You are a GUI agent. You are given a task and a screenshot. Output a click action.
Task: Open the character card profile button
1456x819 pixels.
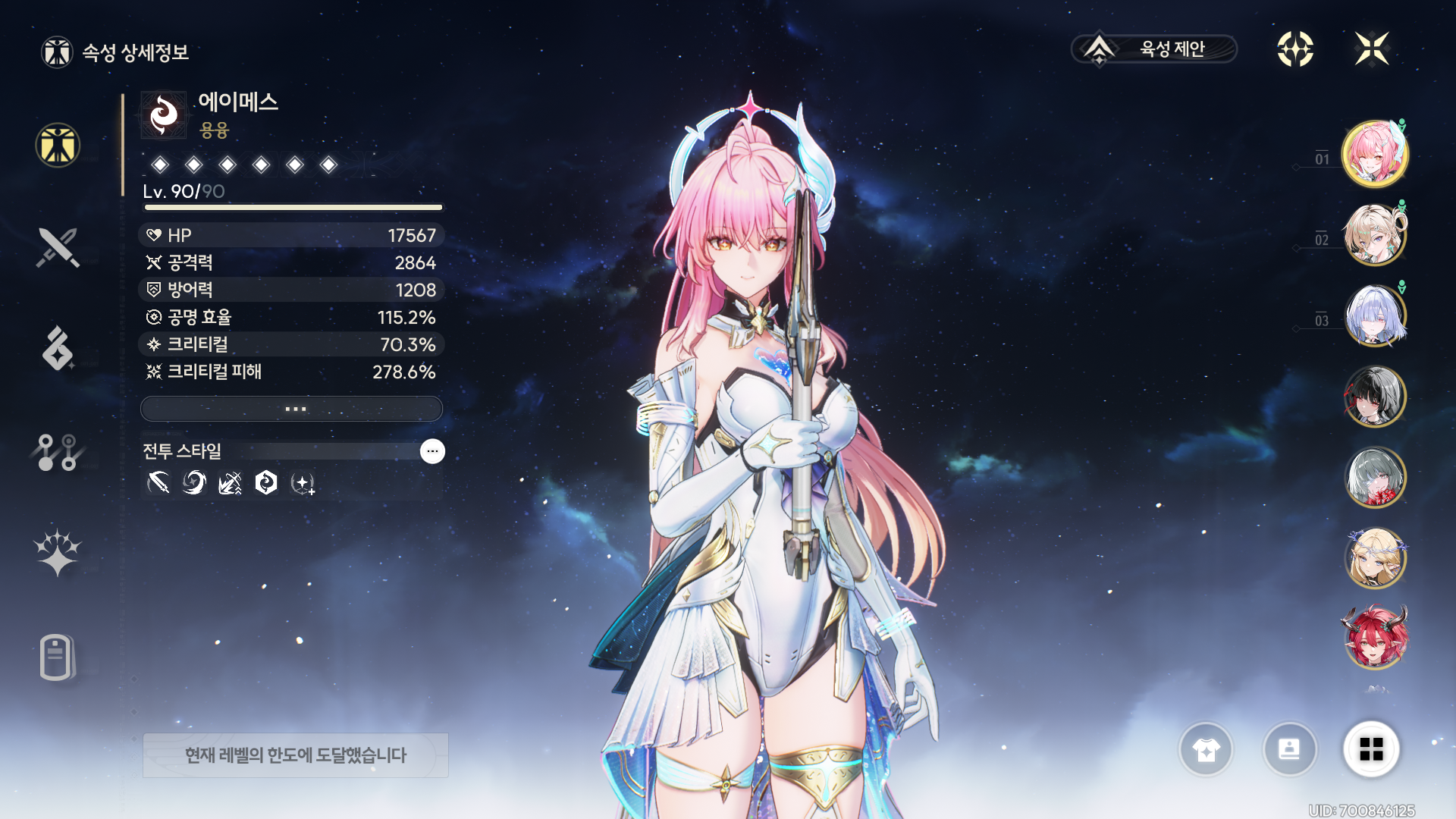1289,749
